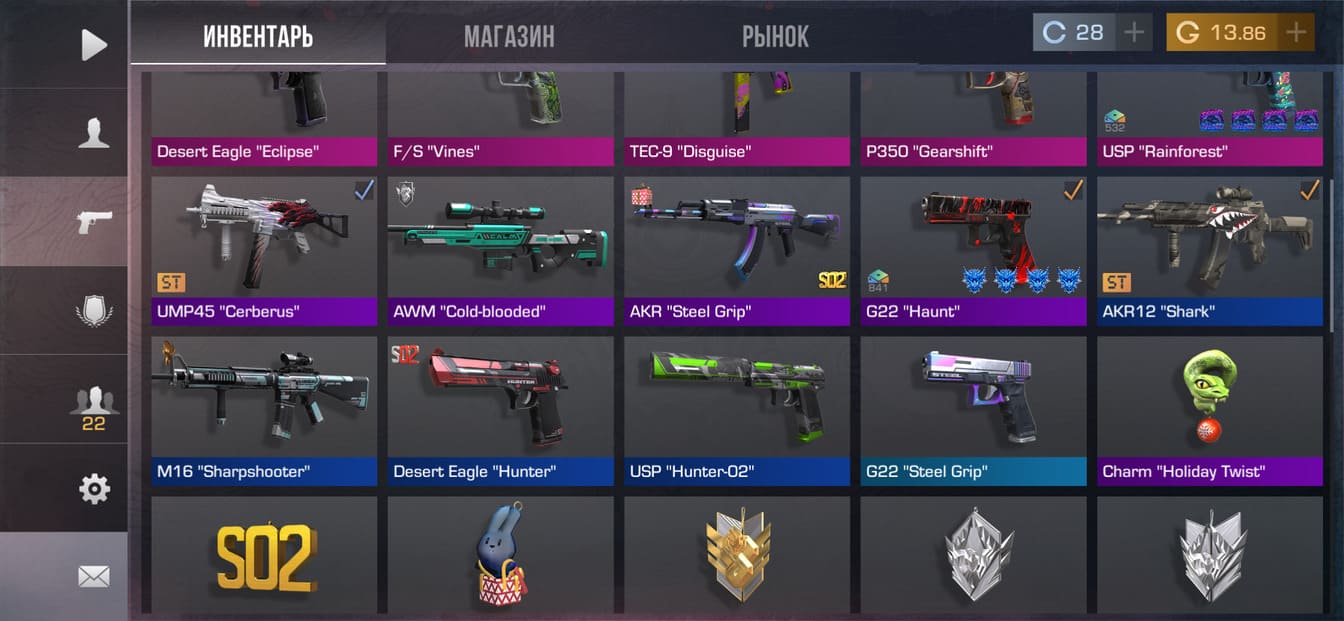Choose the AWM "Cold-blooded" skin
The width and height of the screenshot is (1344, 621).
tap(500, 250)
